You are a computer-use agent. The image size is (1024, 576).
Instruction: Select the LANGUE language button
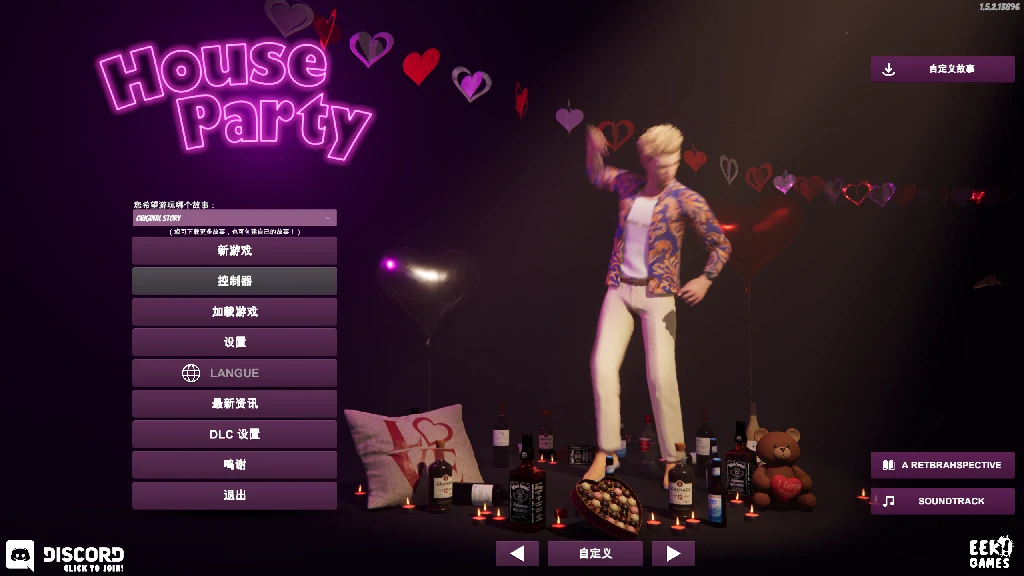click(234, 373)
